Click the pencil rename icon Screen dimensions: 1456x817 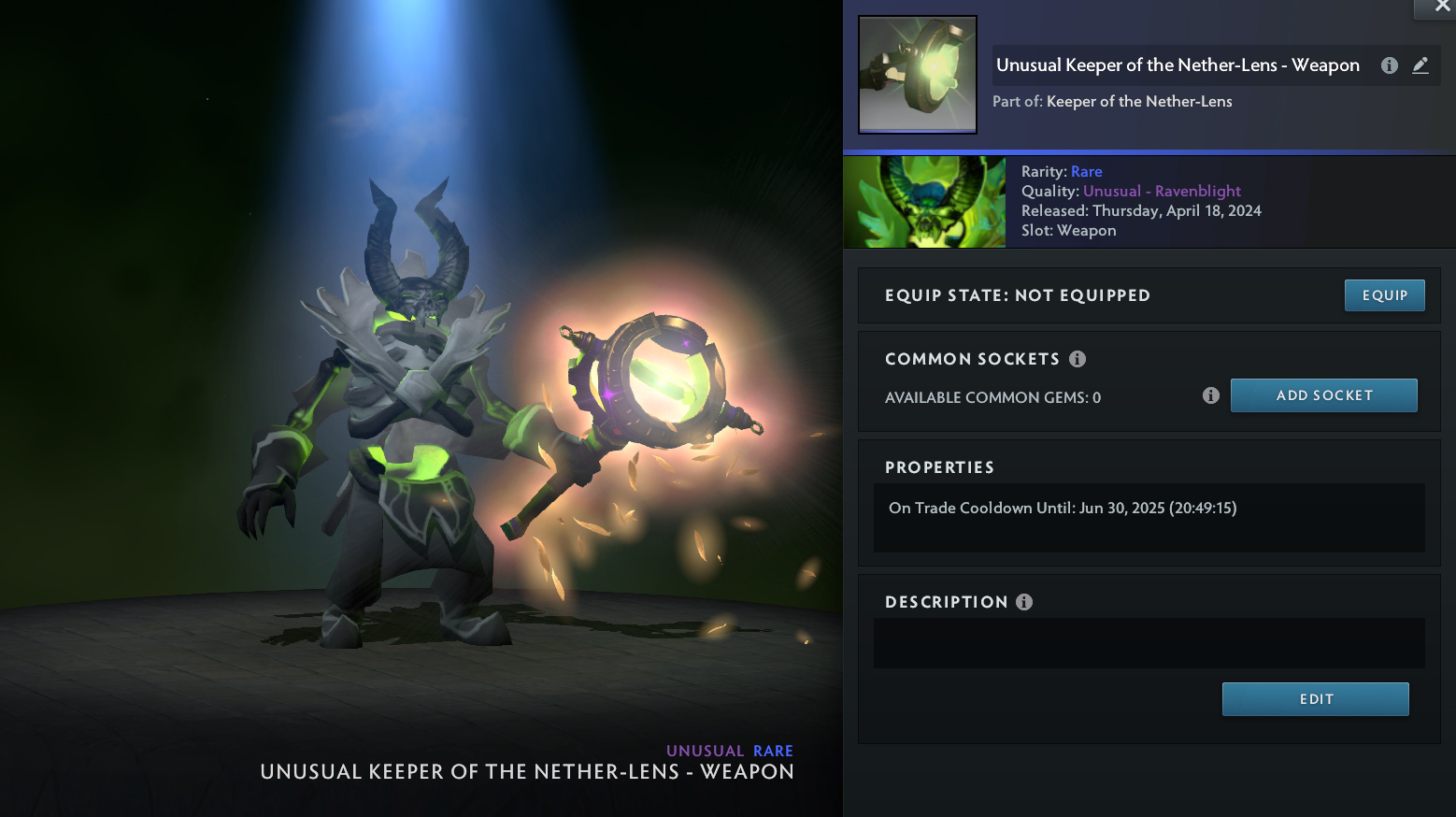pyautogui.click(x=1420, y=65)
